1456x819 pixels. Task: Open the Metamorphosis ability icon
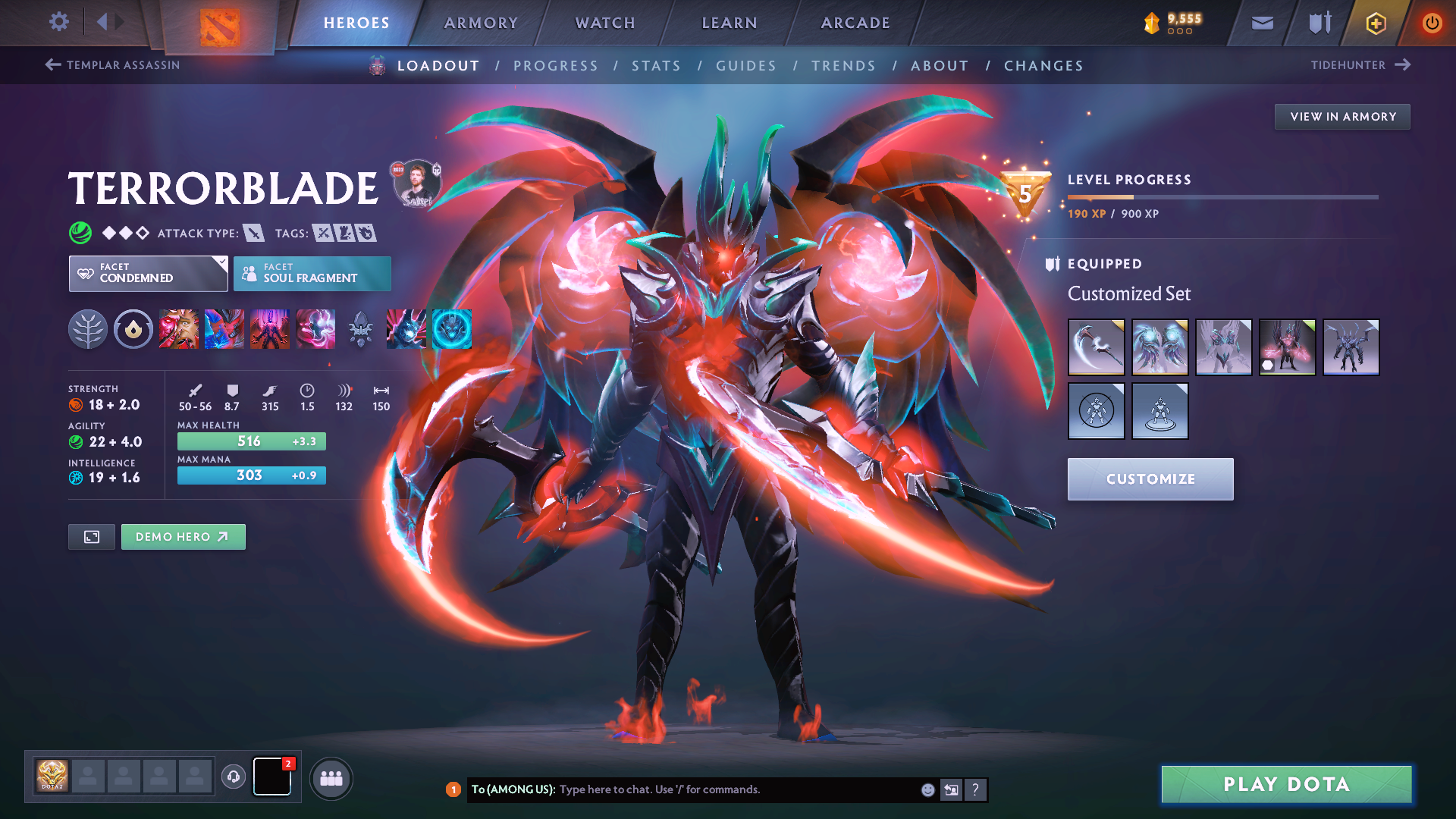coord(270,329)
